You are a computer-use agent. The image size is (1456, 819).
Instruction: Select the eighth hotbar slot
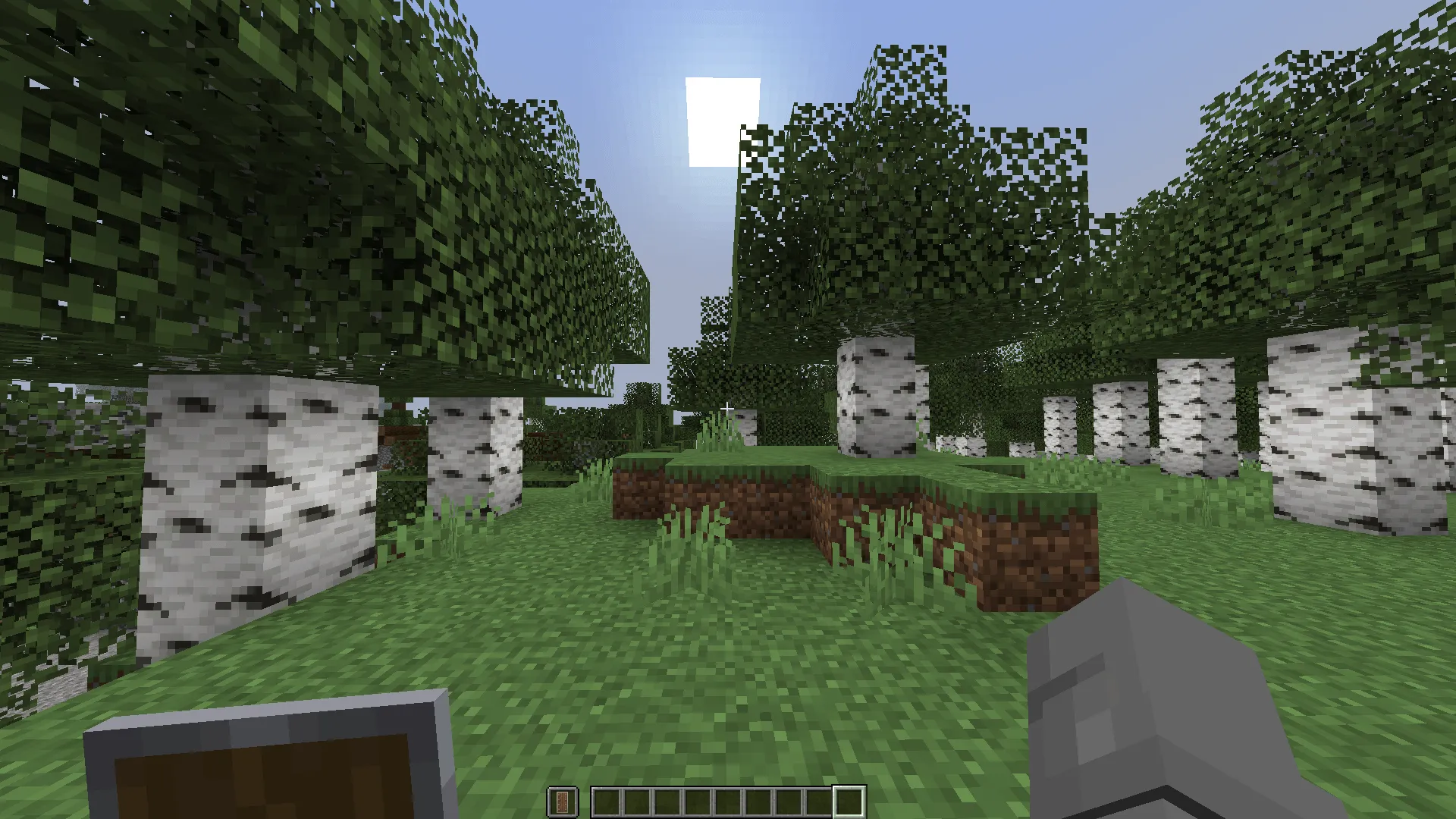(817, 800)
